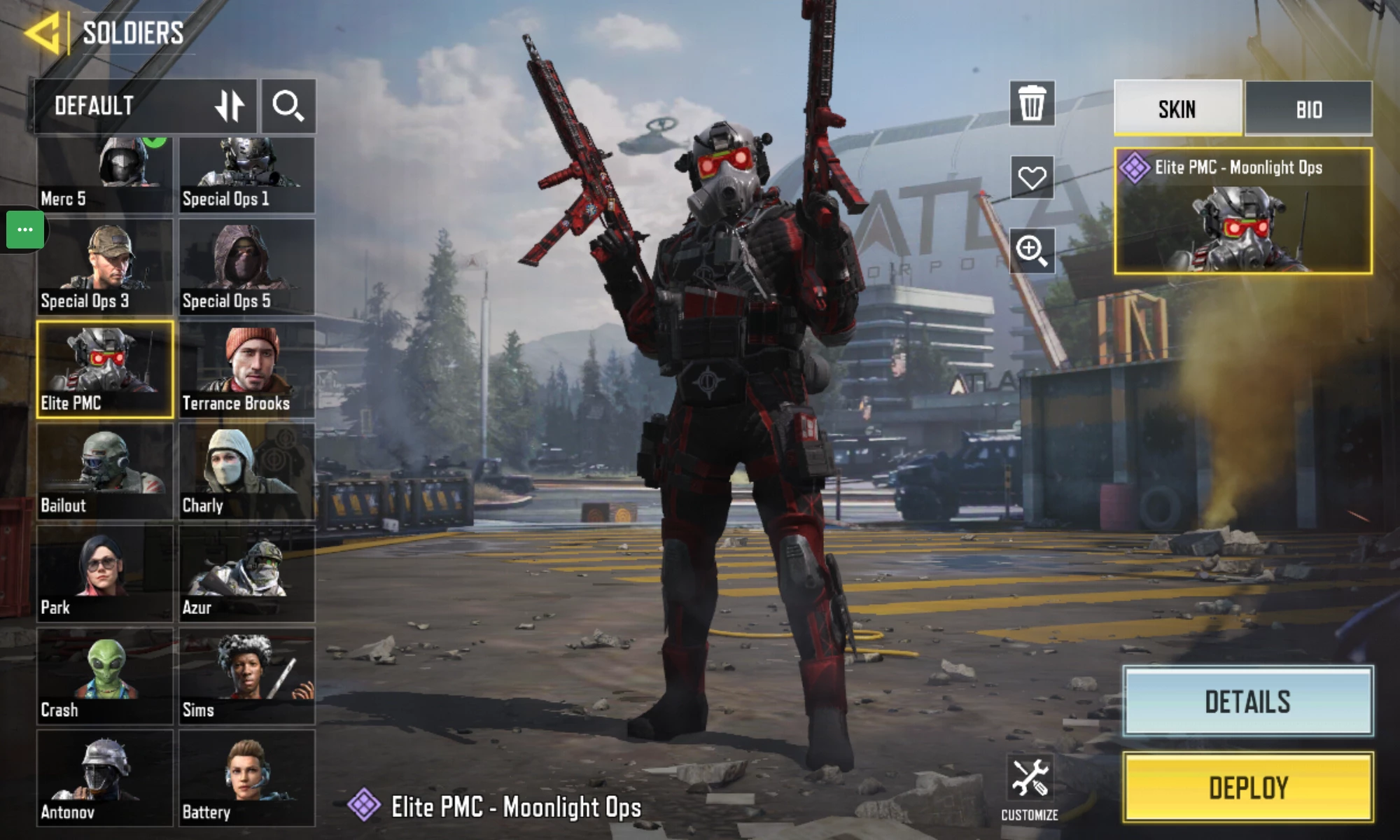Select the Charly soldier tile
1400x840 pixels.
[x=246, y=471]
